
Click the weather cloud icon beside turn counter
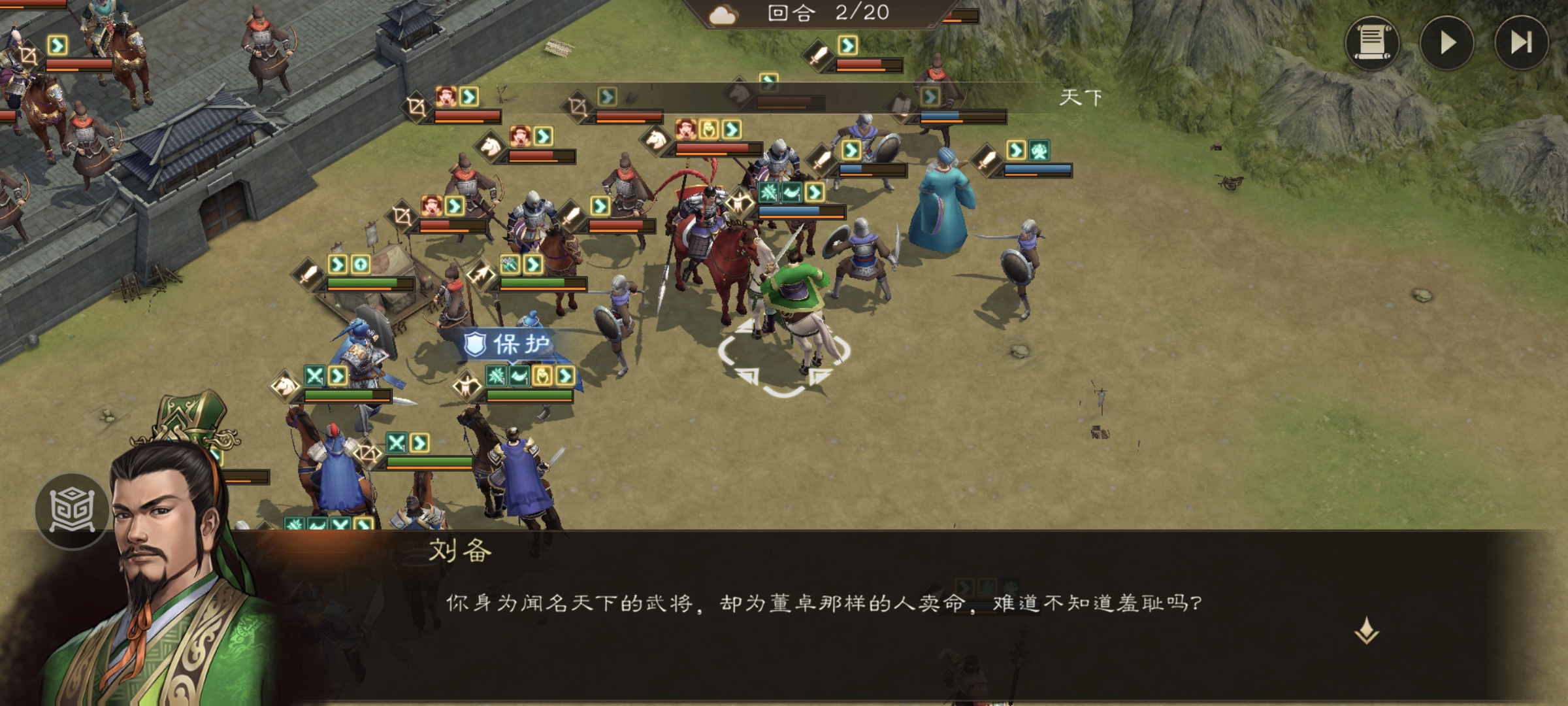(x=723, y=14)
